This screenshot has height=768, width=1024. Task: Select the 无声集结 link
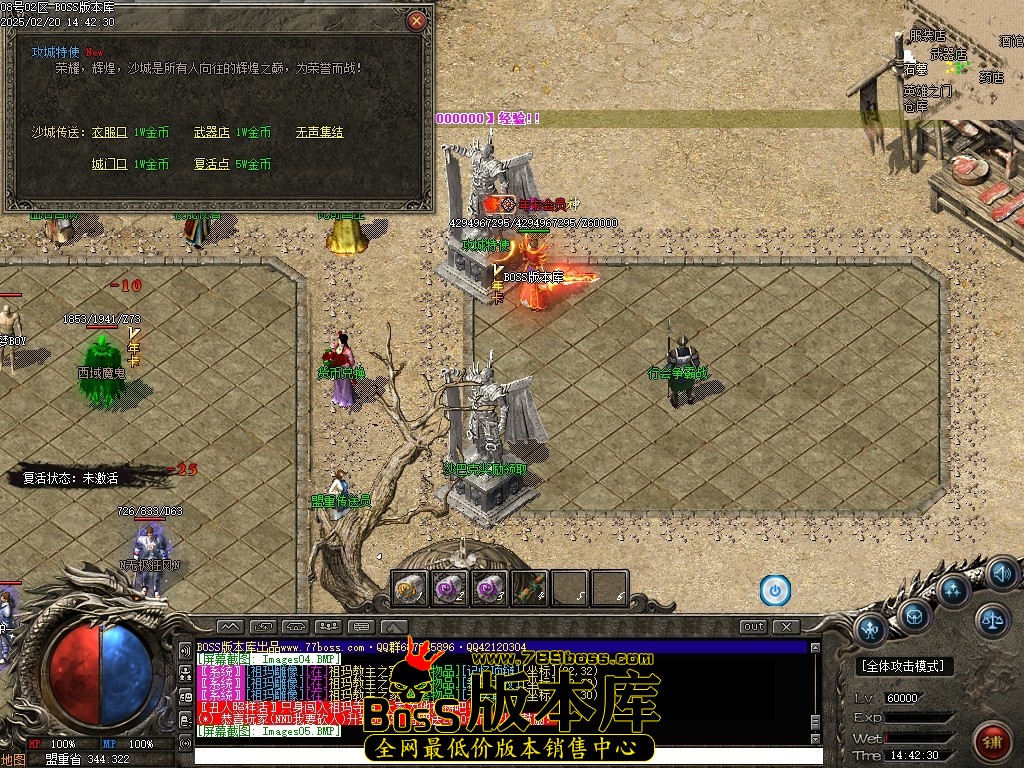tap(319, 132)
